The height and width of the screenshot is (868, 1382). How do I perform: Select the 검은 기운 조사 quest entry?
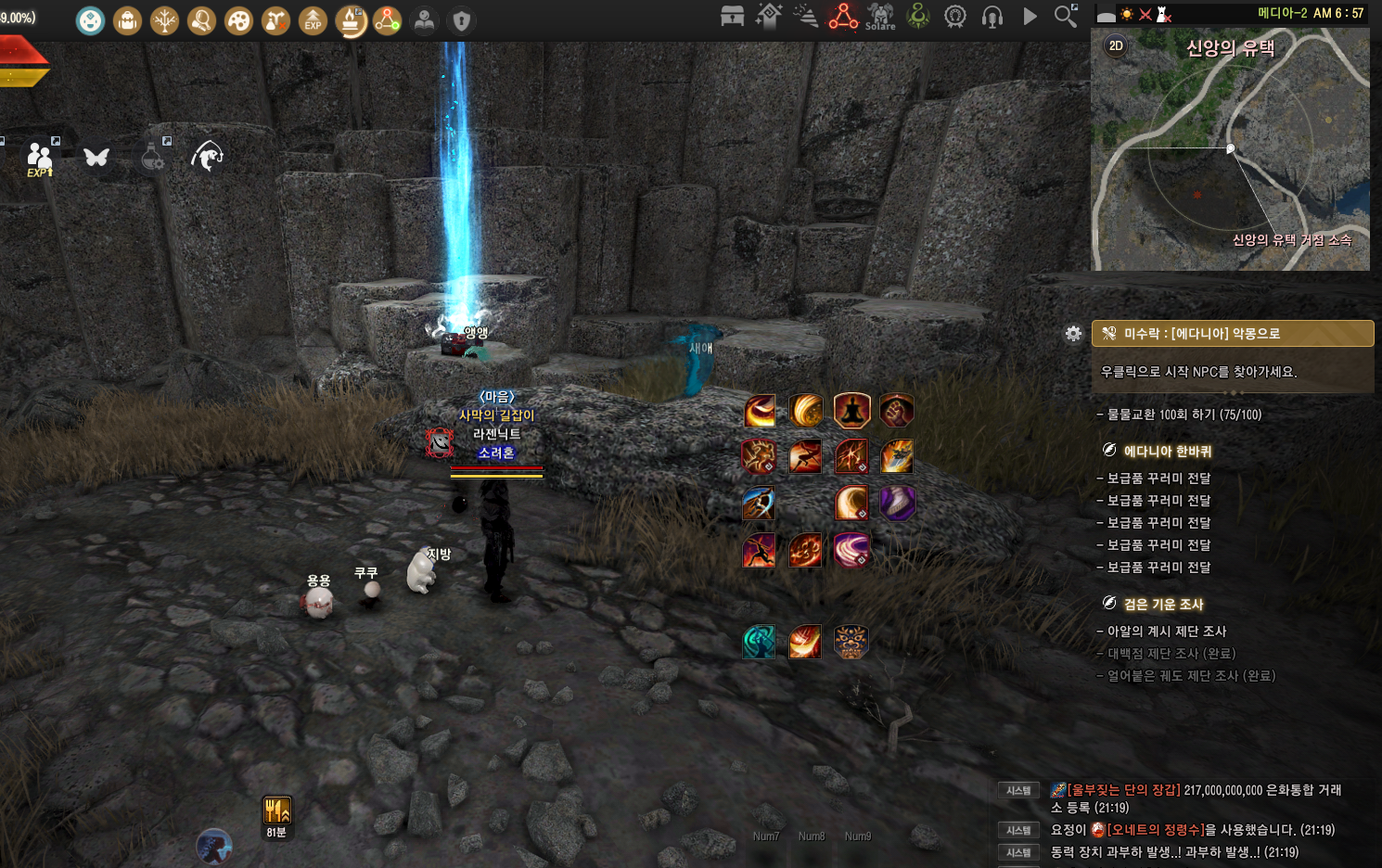pyautogui.click(x=1163, y=605)
